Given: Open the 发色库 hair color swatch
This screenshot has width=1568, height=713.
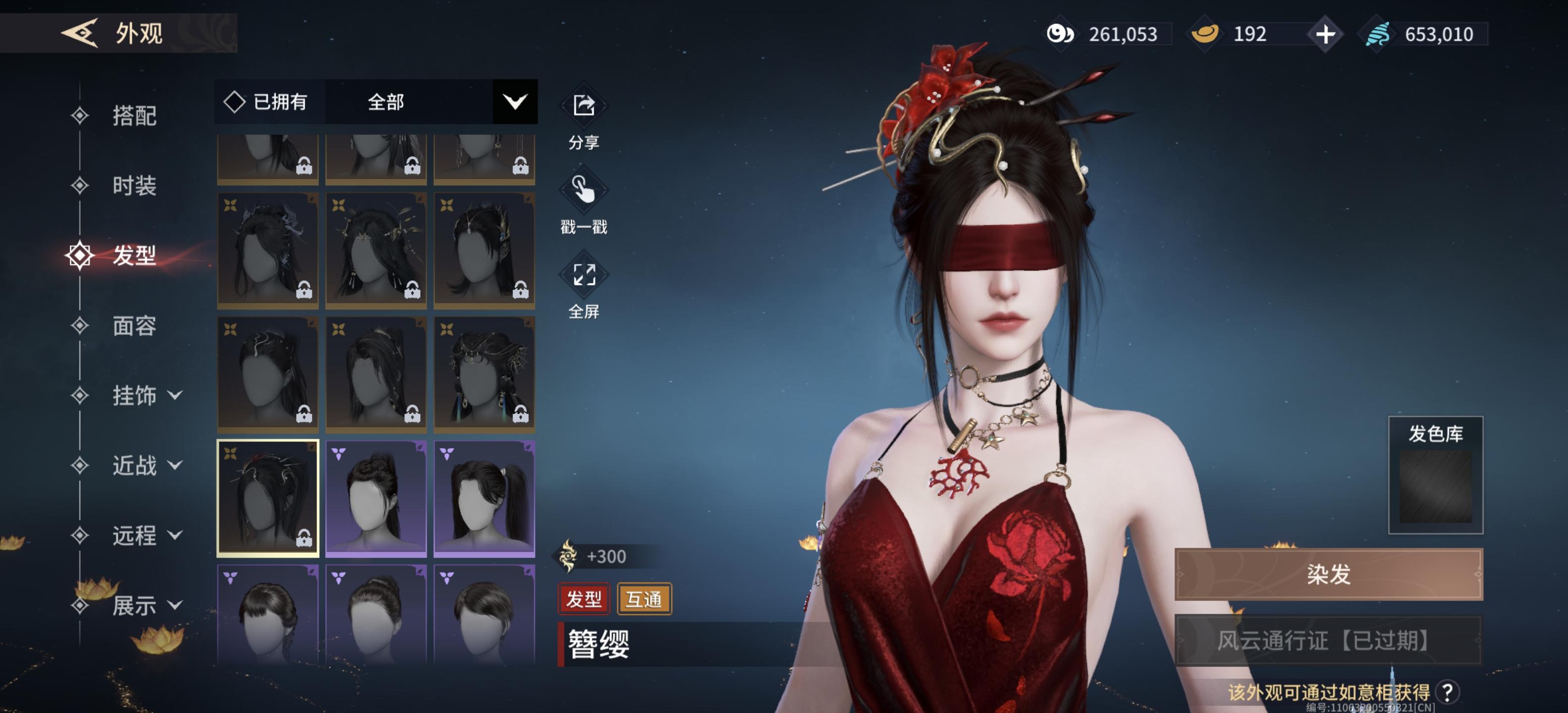Looking at the screenshot, I should pos(1435,485).
